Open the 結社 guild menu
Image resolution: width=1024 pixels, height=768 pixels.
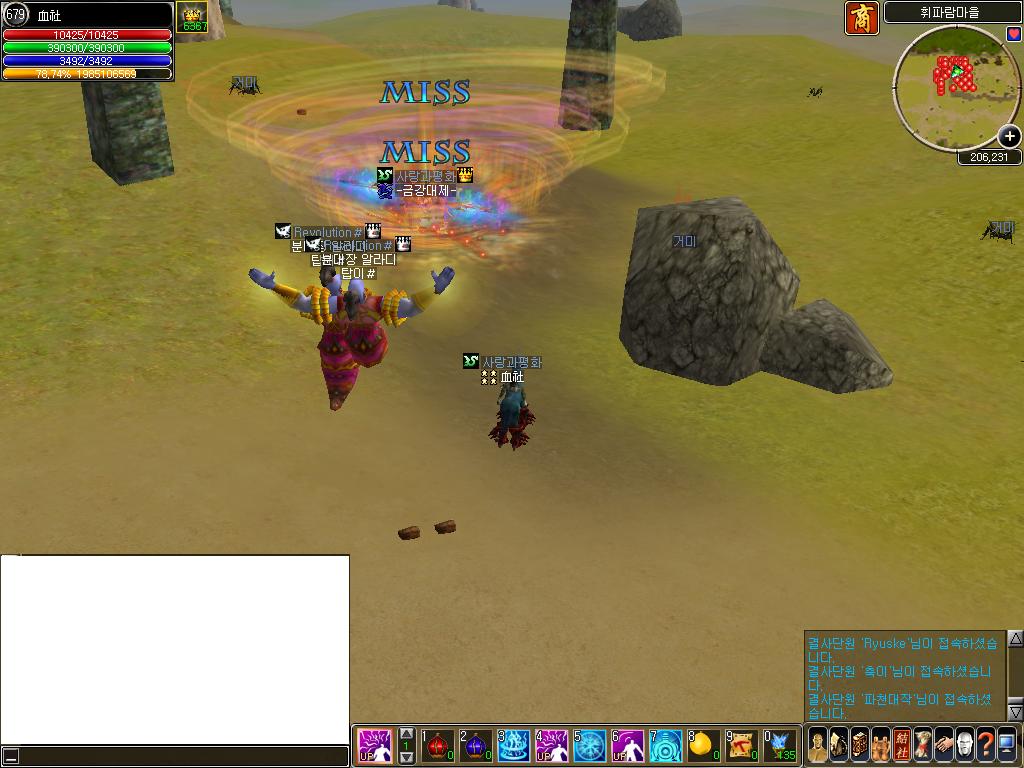point(902,745)
